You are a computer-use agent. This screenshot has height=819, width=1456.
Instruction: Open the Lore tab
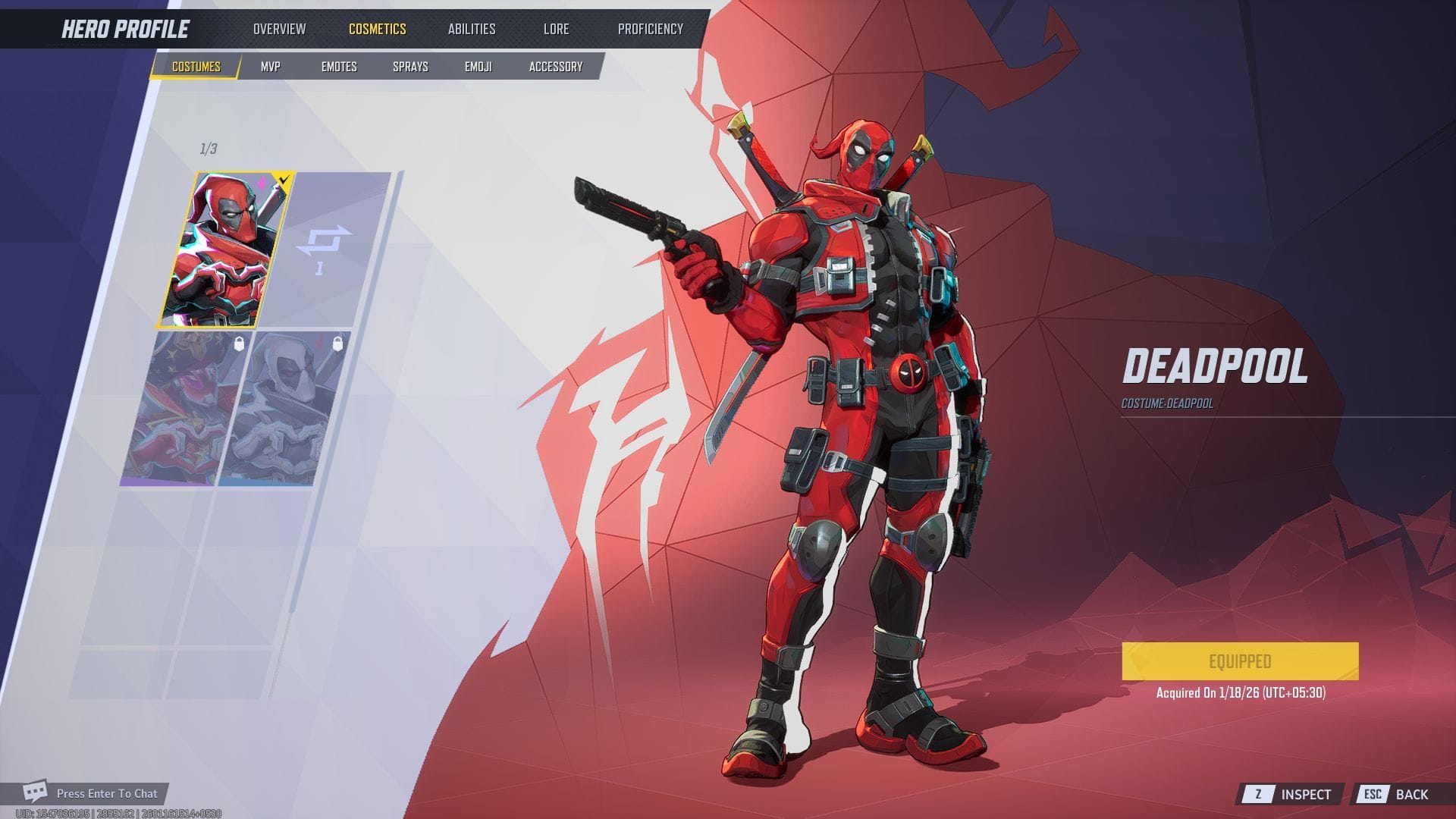click(556, 29)
